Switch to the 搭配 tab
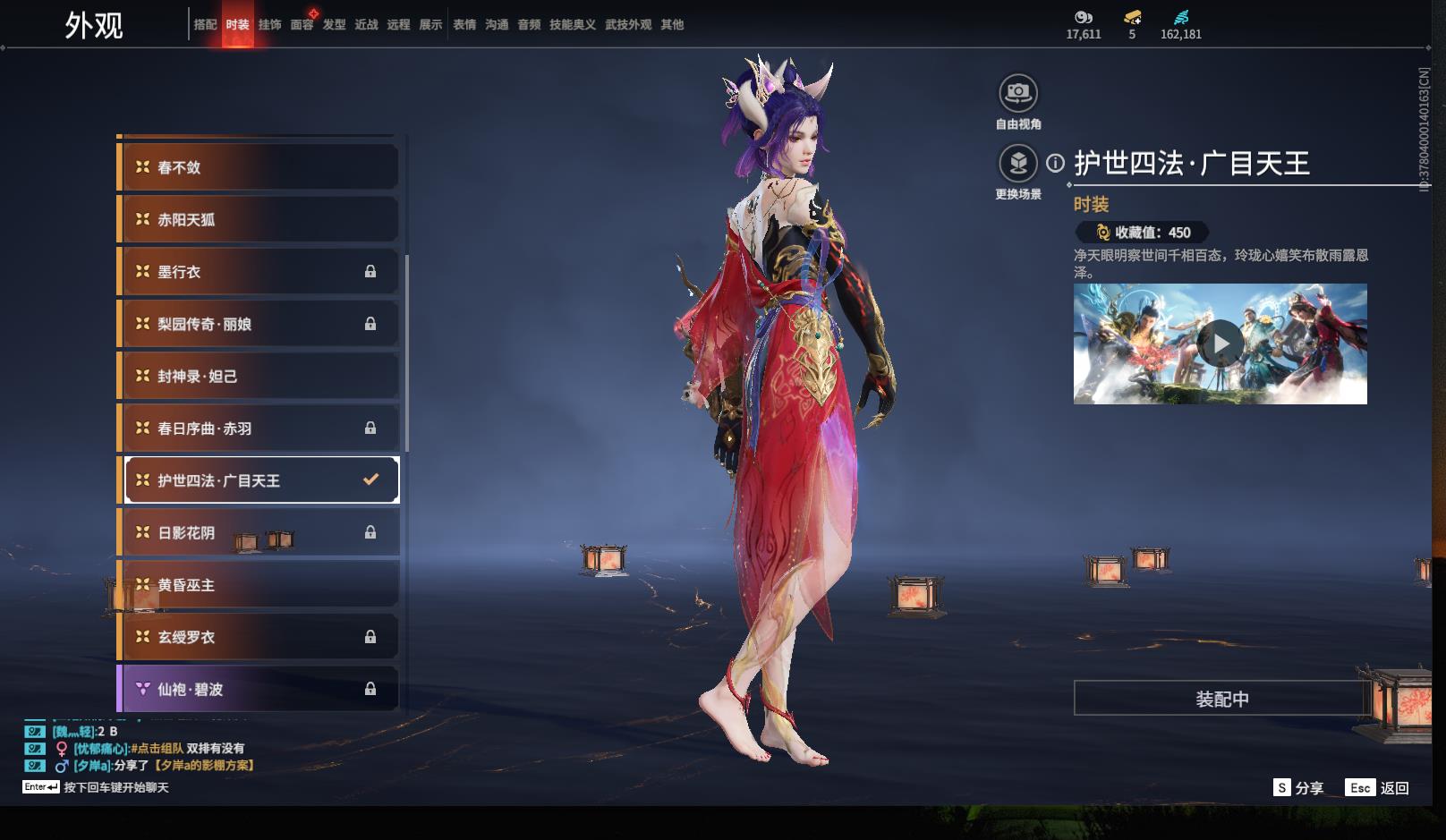 [205, 25]
